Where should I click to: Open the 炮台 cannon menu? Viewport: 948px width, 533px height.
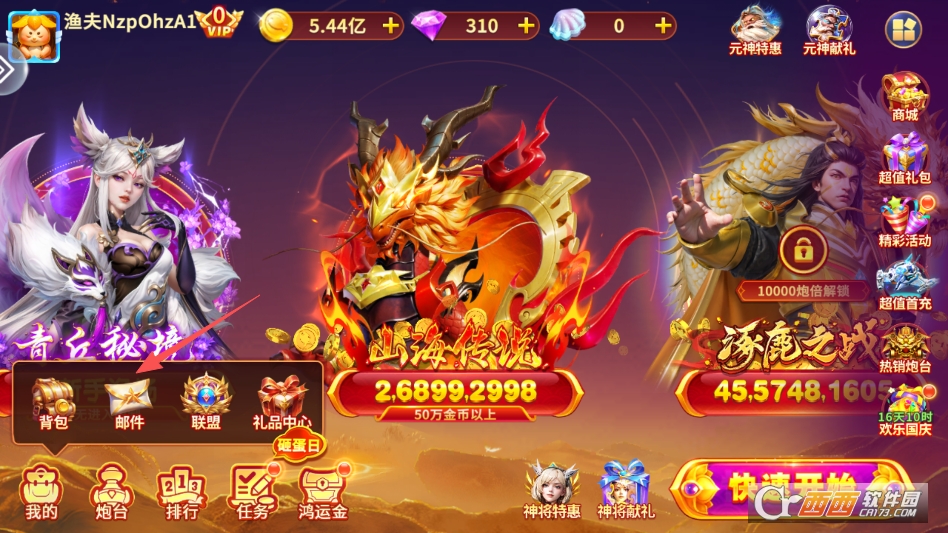click(109, 492)
